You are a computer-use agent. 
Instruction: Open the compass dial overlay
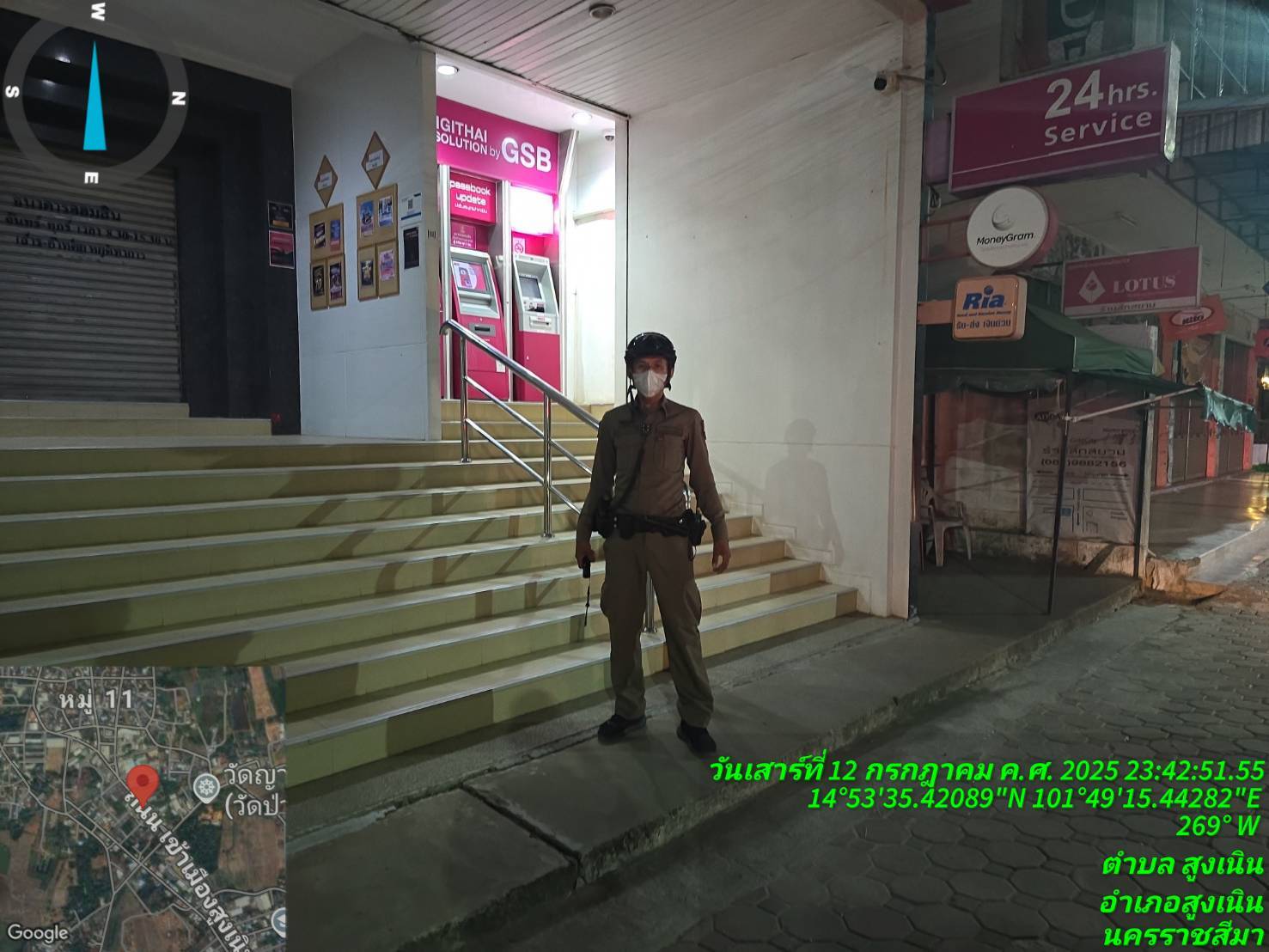[95, 93]
